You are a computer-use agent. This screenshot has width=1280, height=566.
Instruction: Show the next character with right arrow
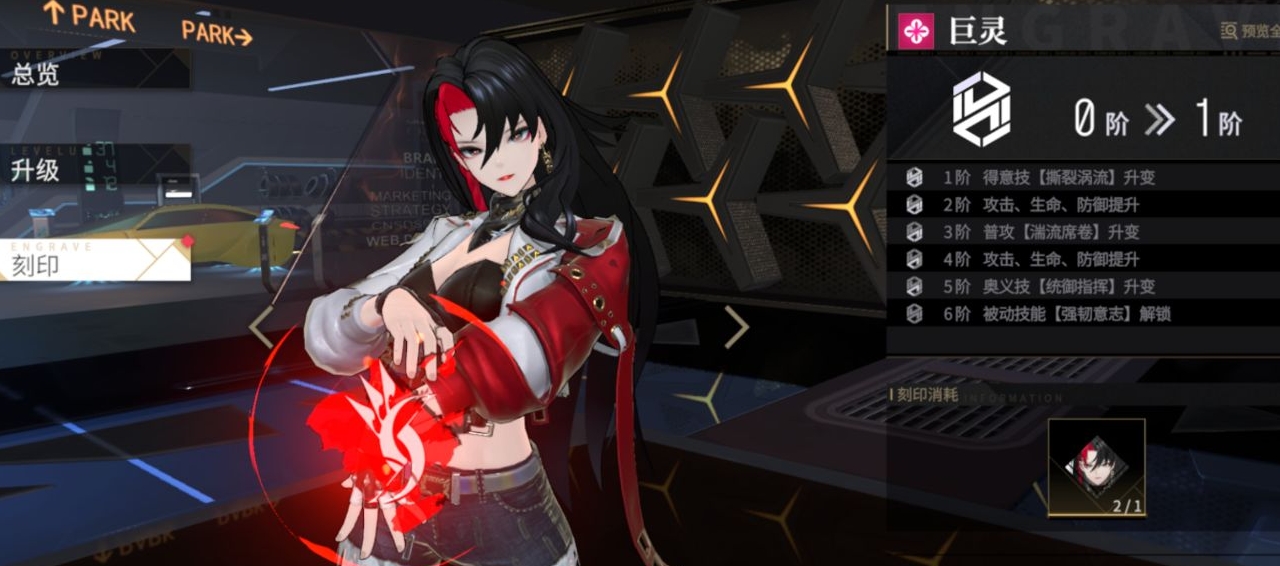[736, 327]
